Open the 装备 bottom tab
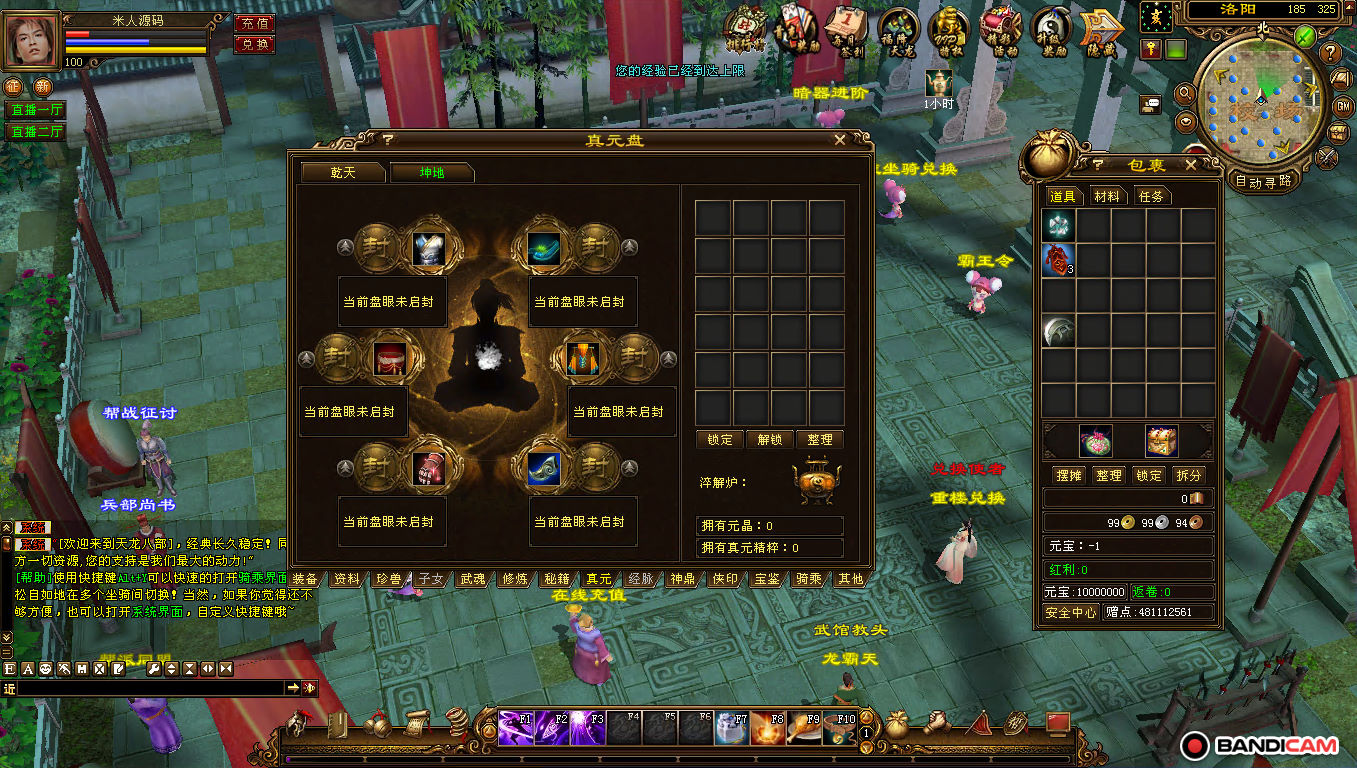This screenshot has width=1357, height=768. coord(305,579)
